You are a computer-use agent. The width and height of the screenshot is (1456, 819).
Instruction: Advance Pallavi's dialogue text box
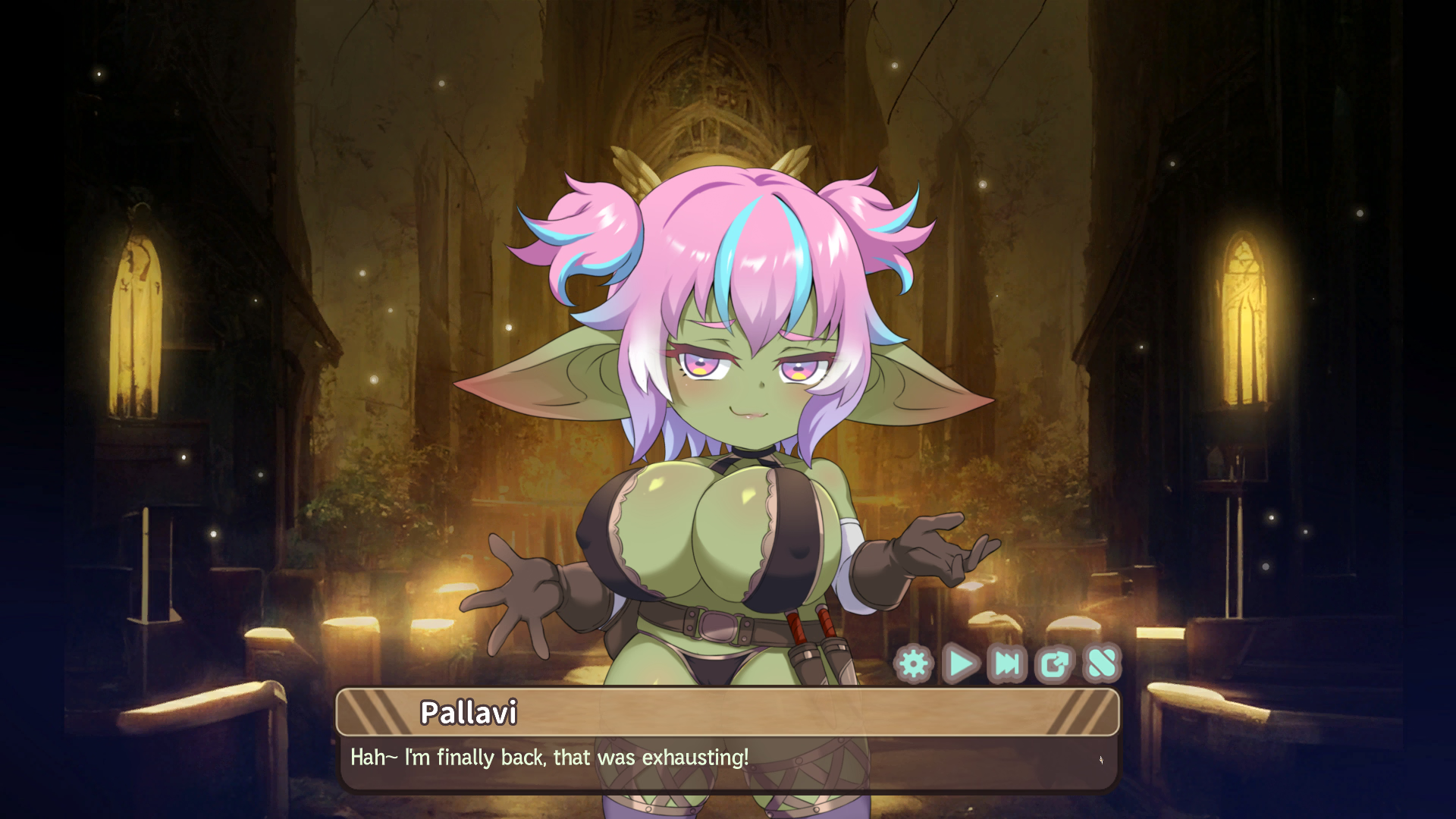coord(726,762)
